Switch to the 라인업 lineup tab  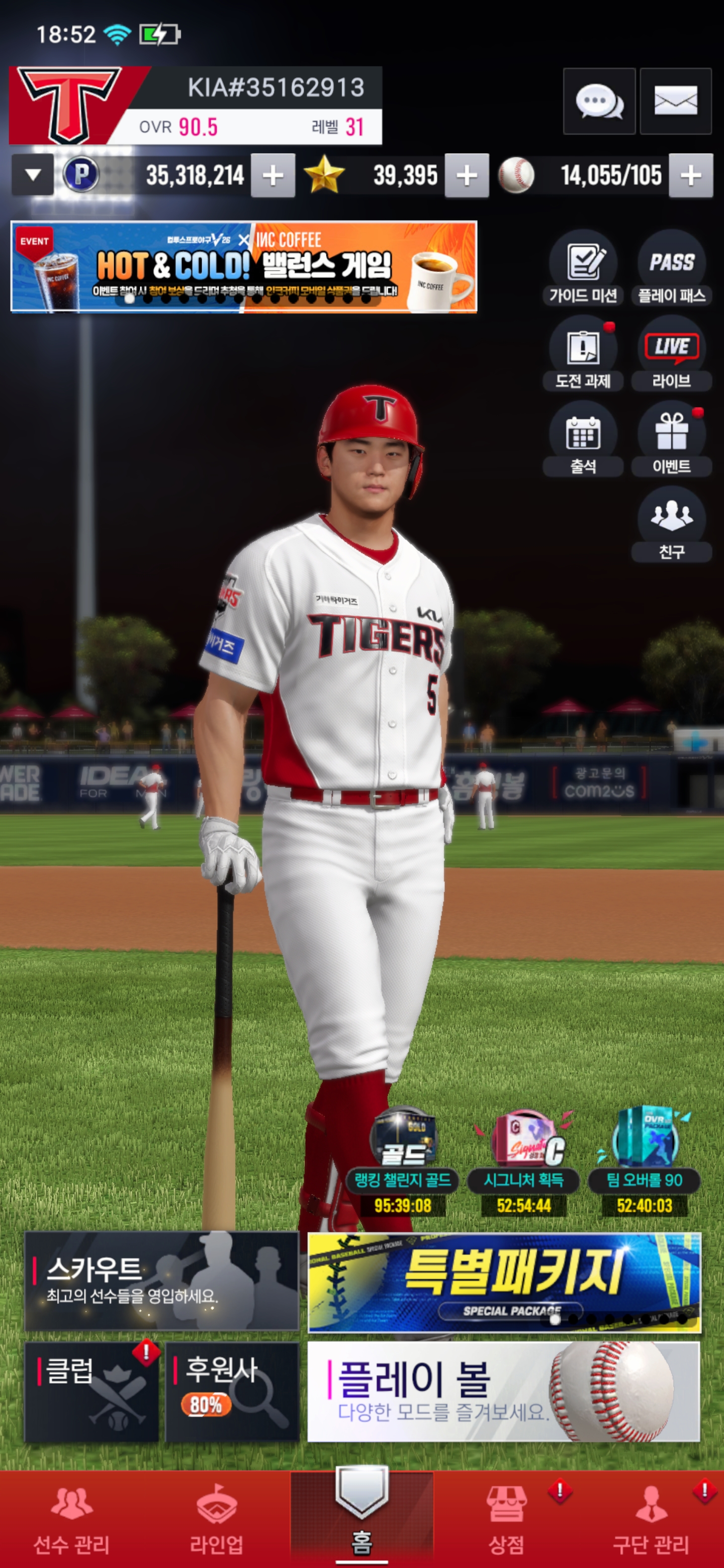pyautogui.click(x=217, y=1519)
